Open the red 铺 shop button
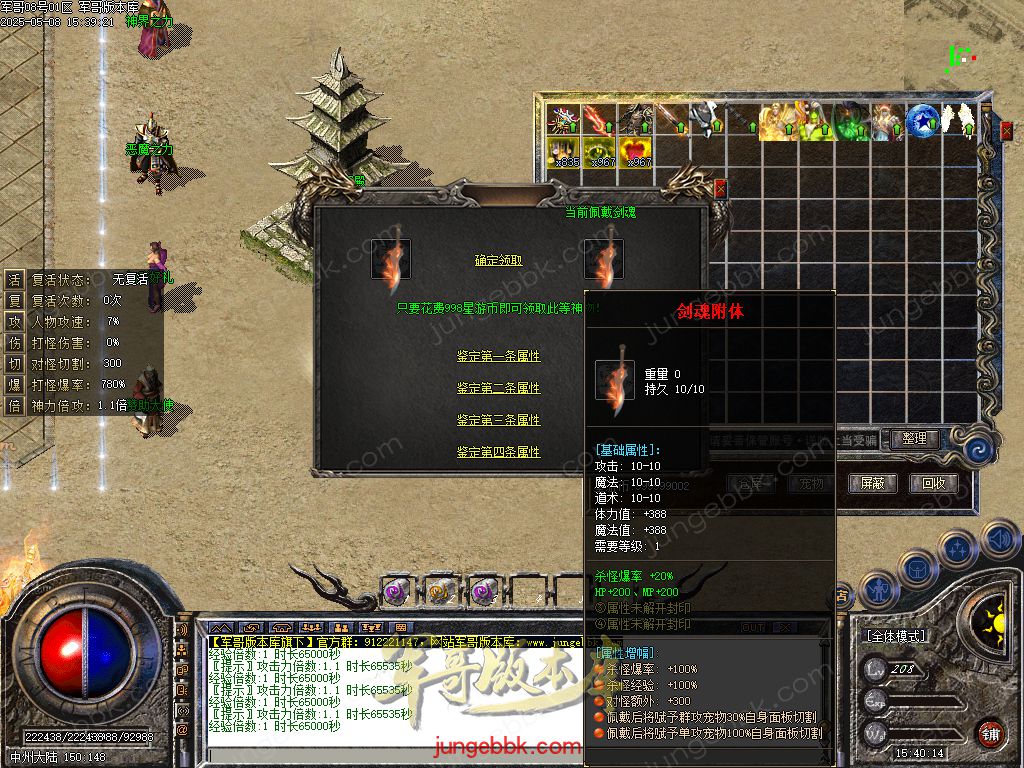Image resolution: width=1024 pixels, height=768 pixels. point(990,732)
